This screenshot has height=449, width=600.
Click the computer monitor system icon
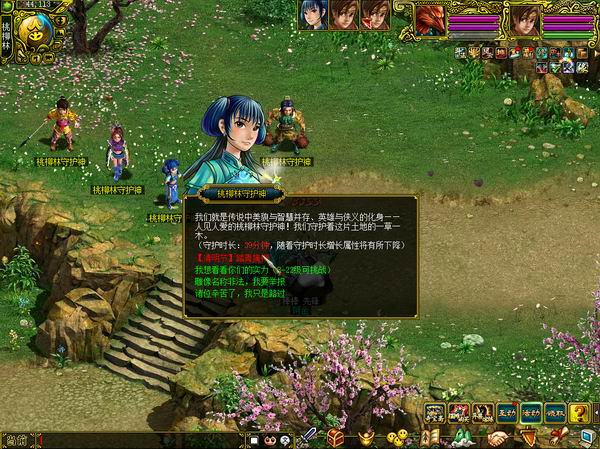(585, 438)
